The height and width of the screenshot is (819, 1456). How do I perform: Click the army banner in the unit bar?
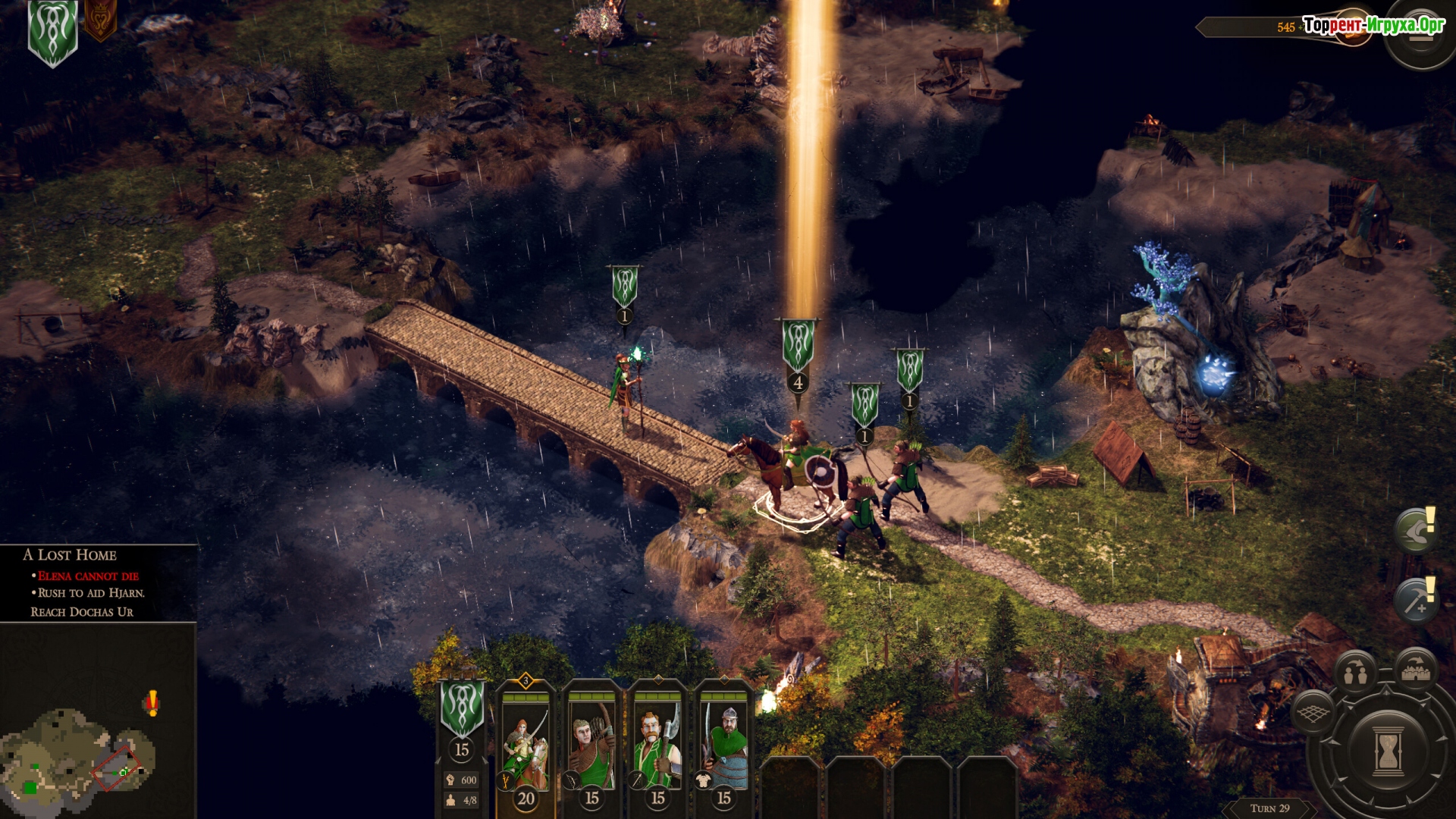[x=462, y=709]
